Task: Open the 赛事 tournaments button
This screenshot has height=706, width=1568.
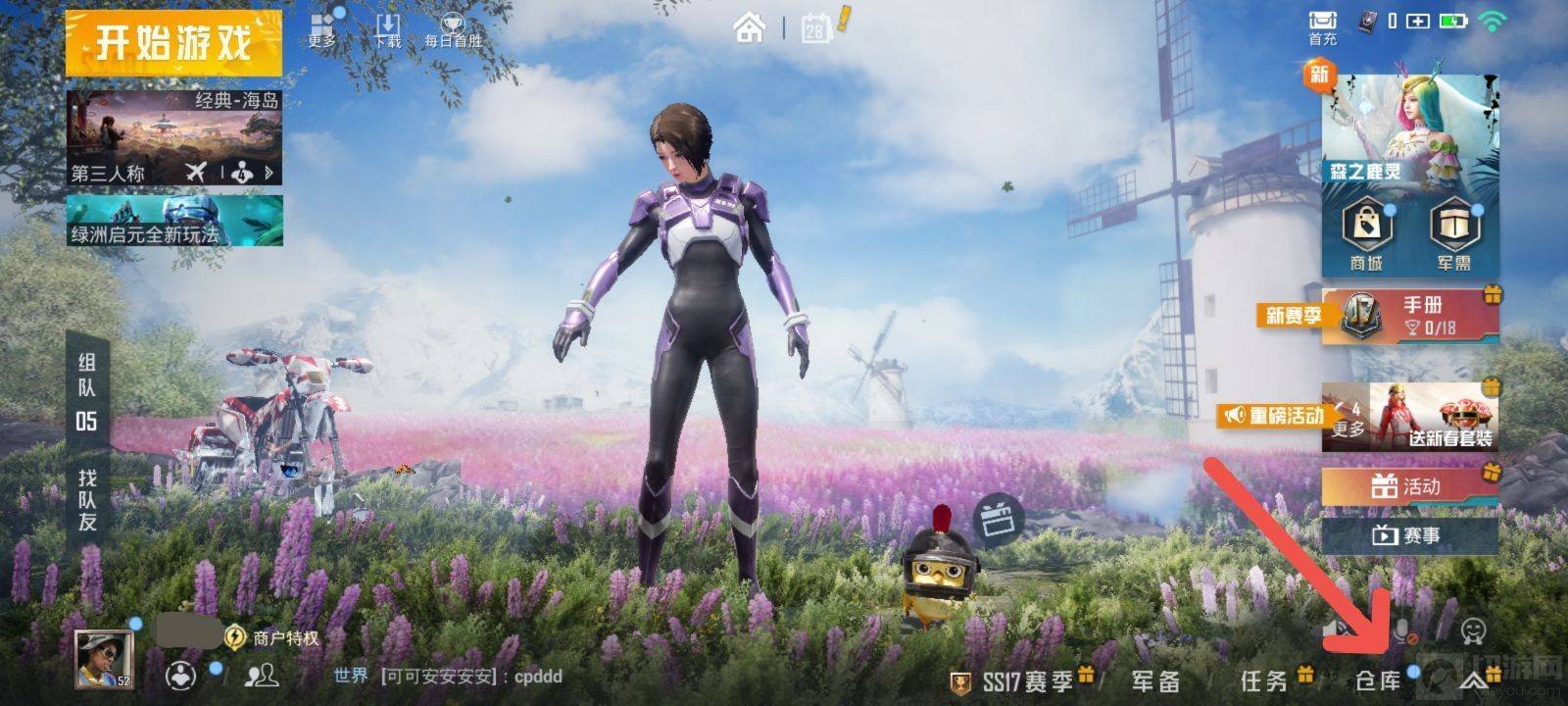Action: tap(1409, 535)
